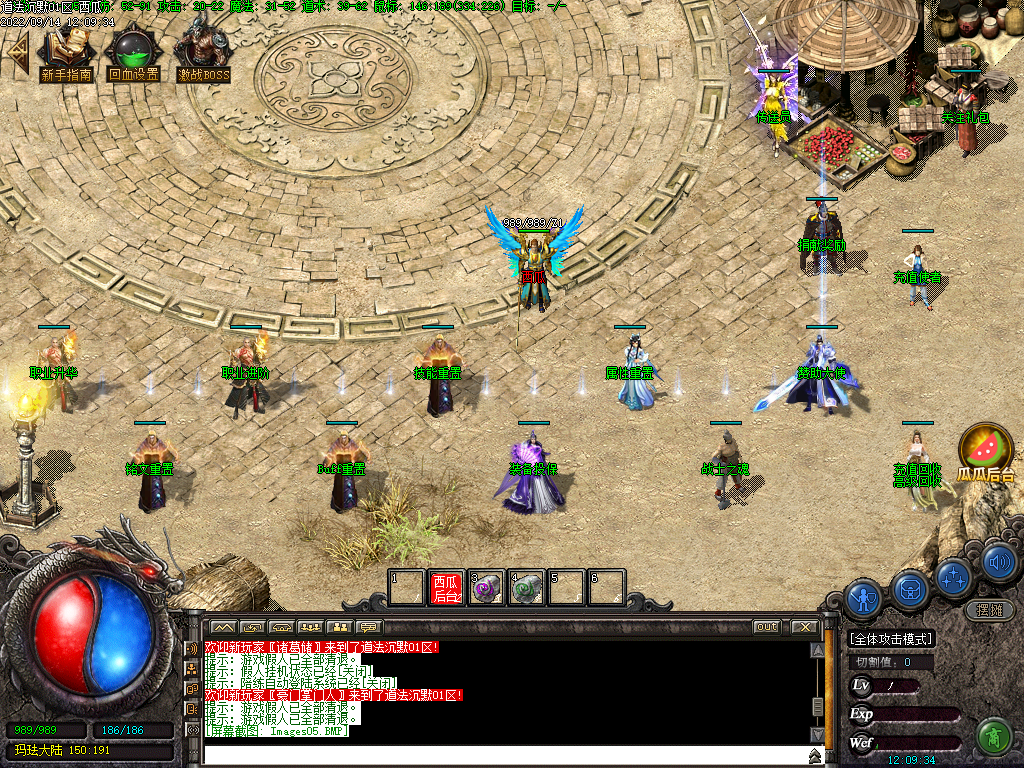Select the 西瓜后台 hotbar slot
The height and width of the screenshot is (768, 1024).
[446, 588]
